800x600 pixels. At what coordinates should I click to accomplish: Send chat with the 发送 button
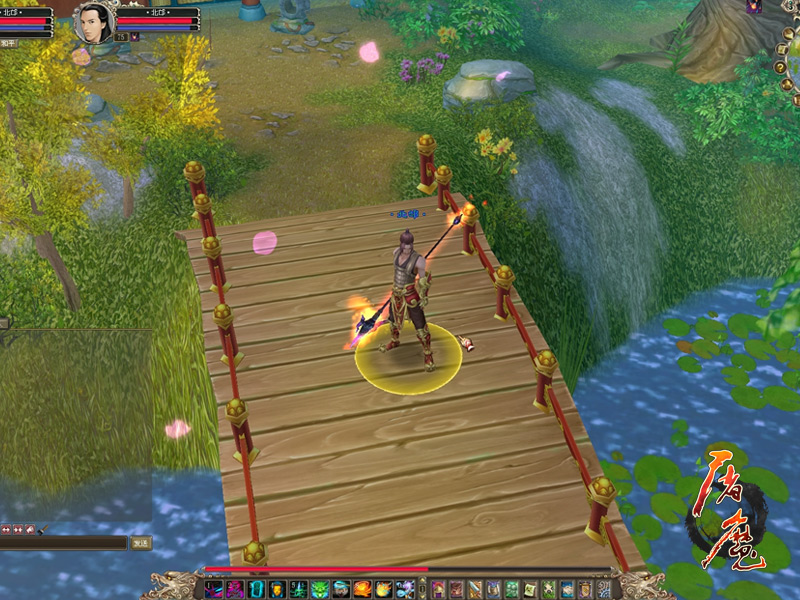pos(141,543)
